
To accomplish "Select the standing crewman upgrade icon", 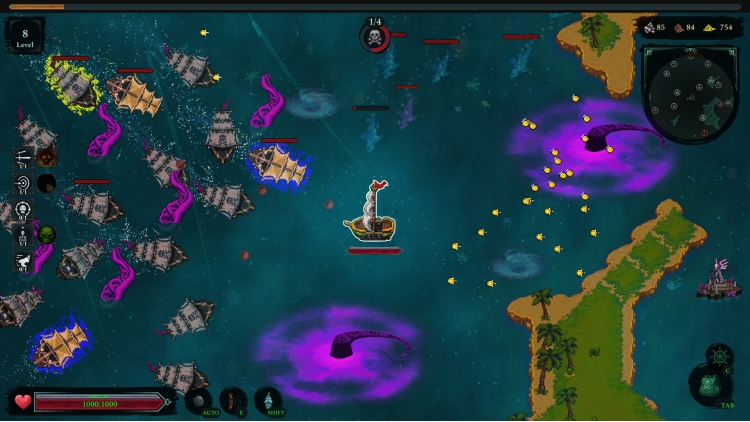I will (23, 236).
